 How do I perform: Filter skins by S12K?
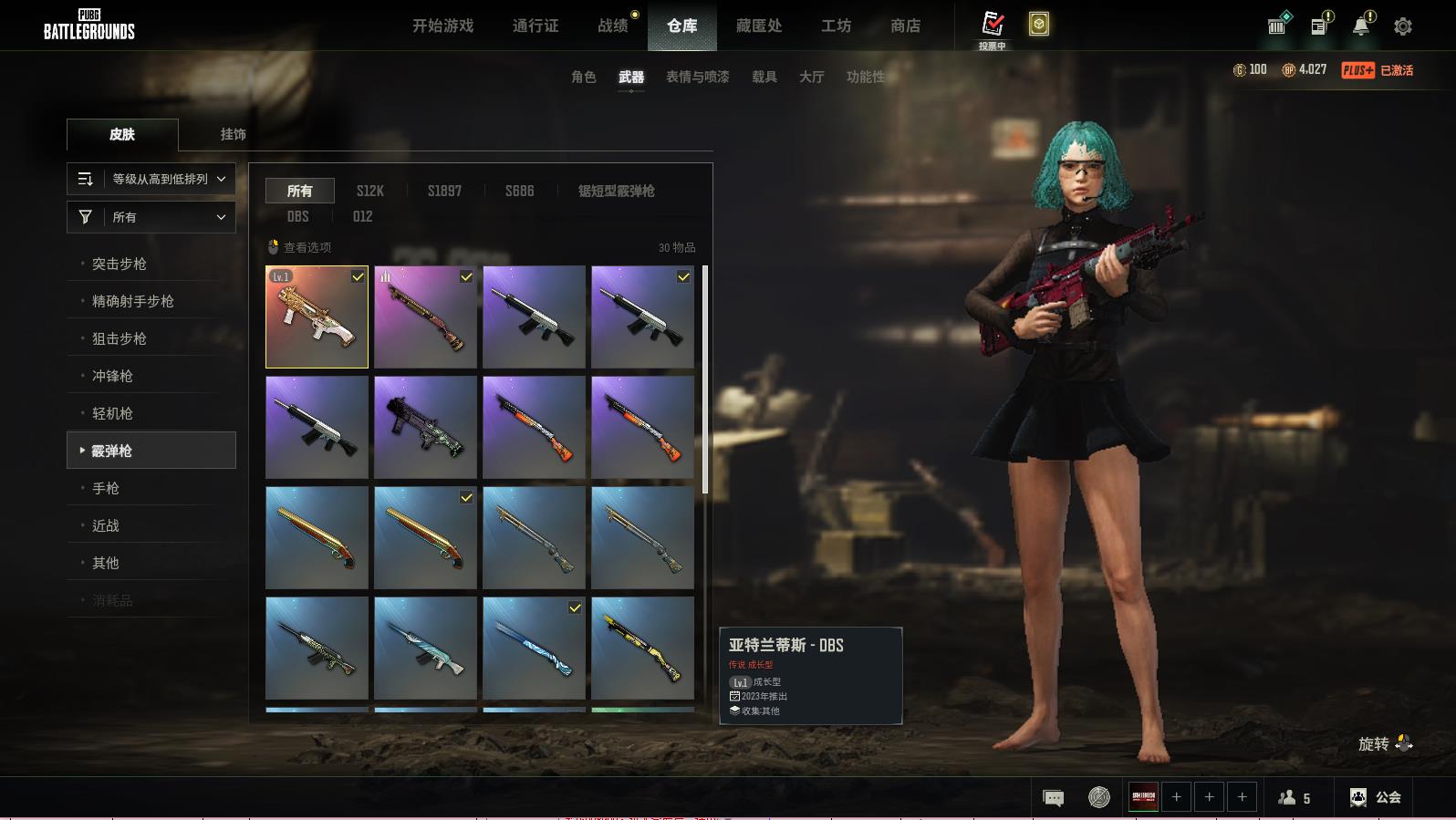click(369, 191)
